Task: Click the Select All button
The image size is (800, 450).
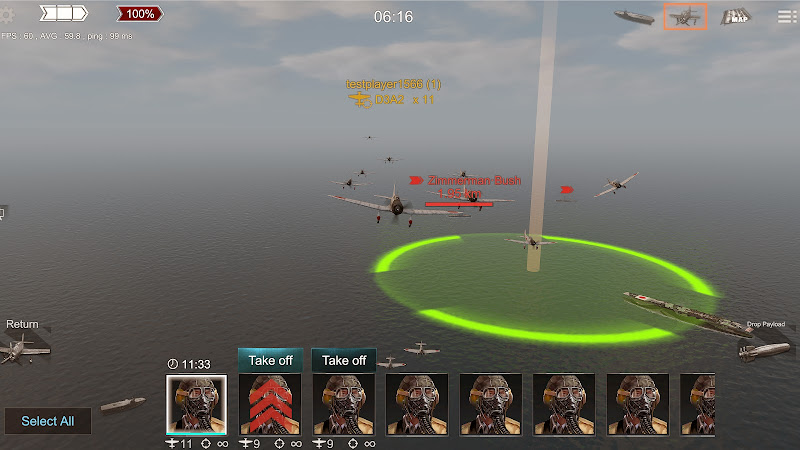Action: tap(47, 421)
